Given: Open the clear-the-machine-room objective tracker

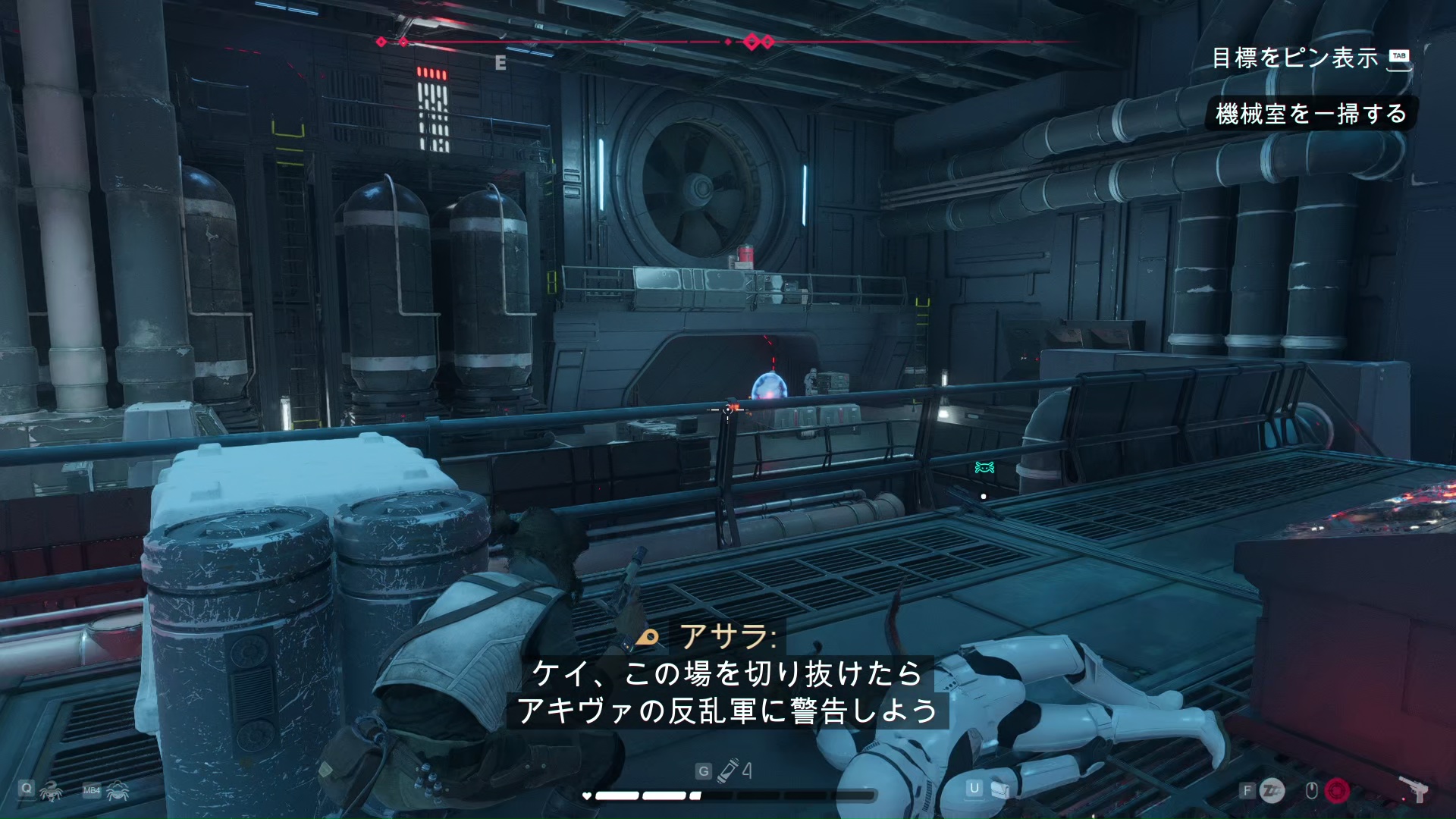Looking at the screenshot, I should [1310, 114].
